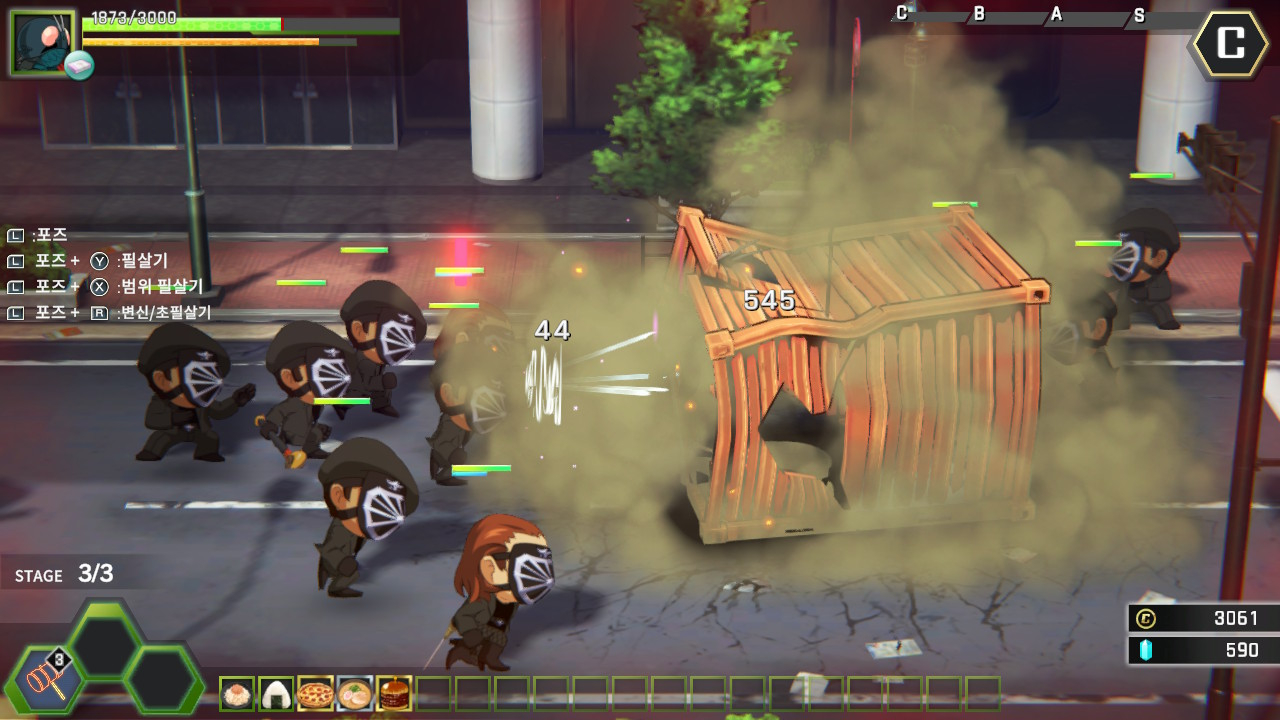Use the onigiri rice ball item
Image resolution: width=1280 pixels, height=720 pixels.
pos(276,693)
